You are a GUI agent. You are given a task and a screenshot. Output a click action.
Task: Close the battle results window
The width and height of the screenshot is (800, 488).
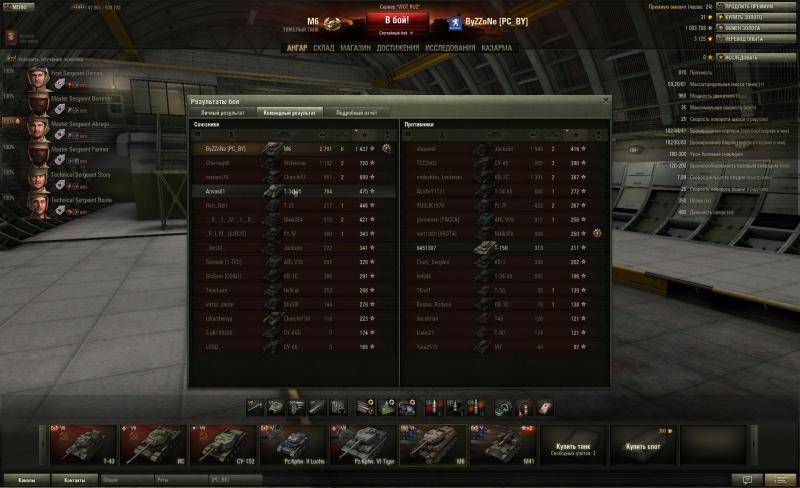click(x=605, y=100)
